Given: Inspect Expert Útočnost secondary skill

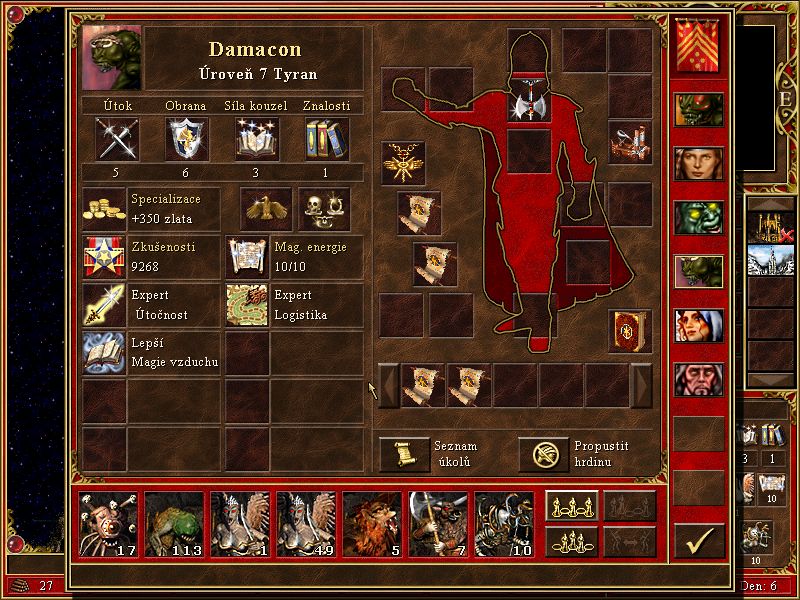Looking at the screenshot, I should [x=104, y=305].
